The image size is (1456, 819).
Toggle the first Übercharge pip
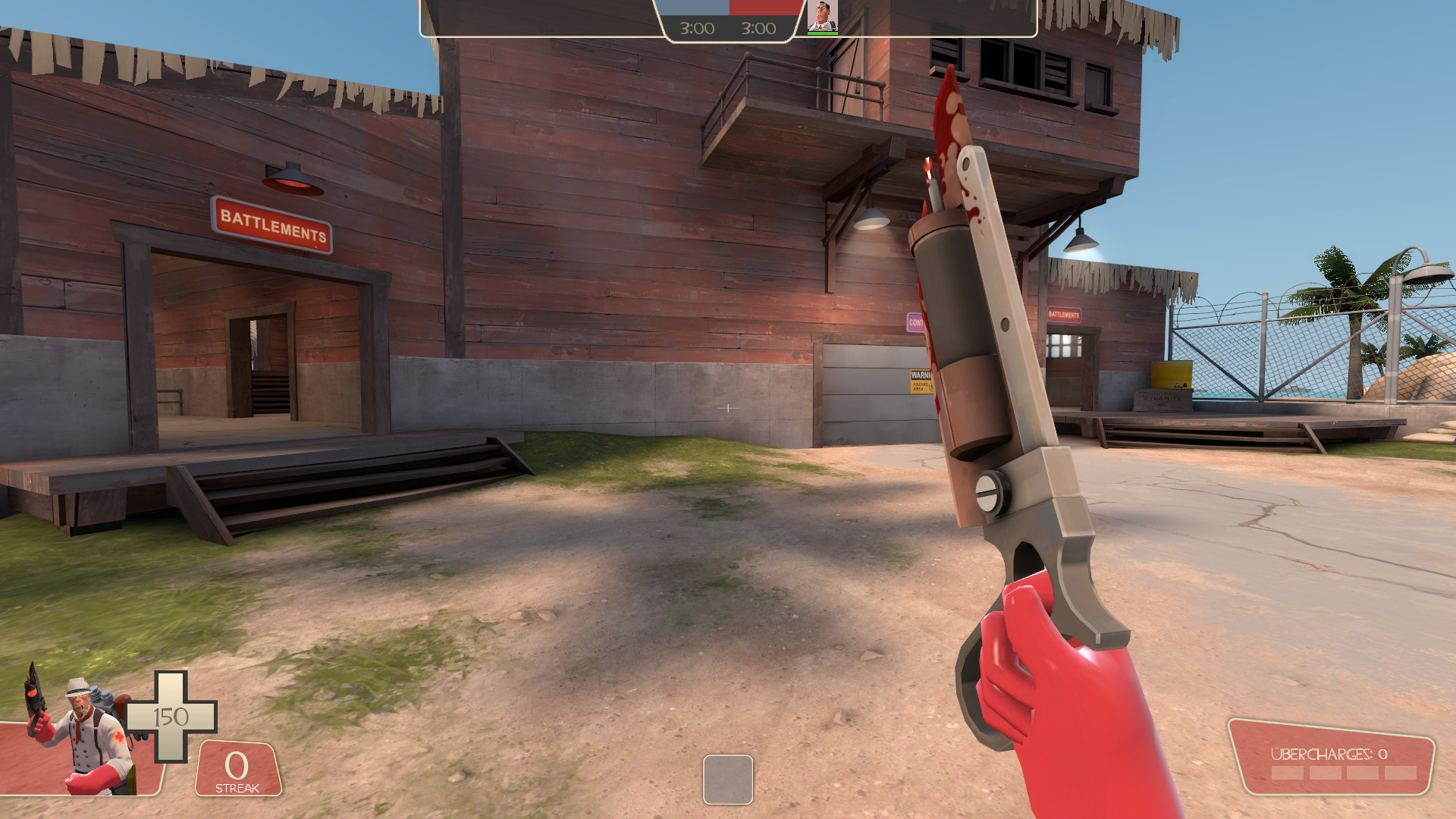[1287, 772]
